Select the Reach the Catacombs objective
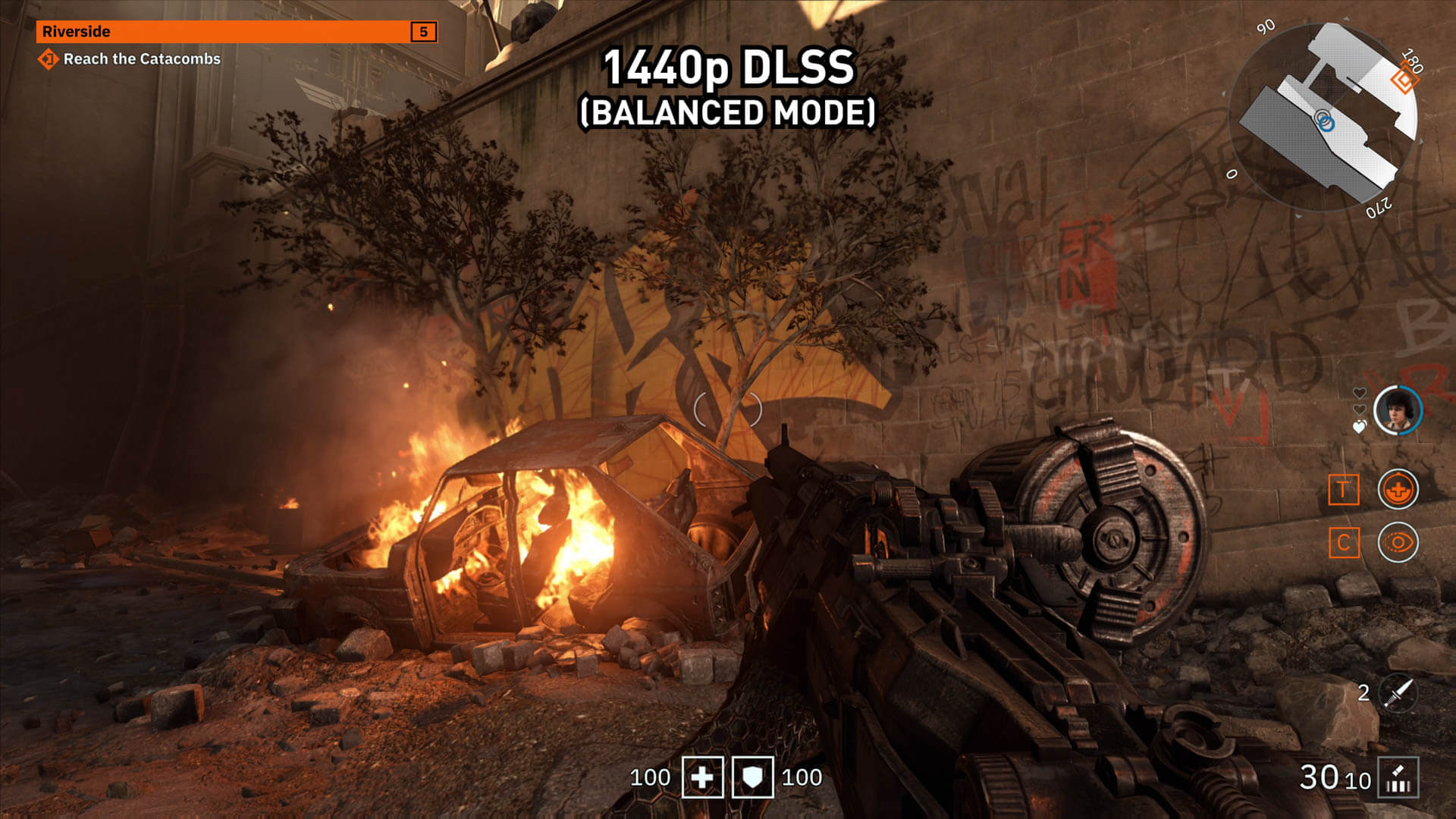1456x819 pixels. click(x=141, y=59)
